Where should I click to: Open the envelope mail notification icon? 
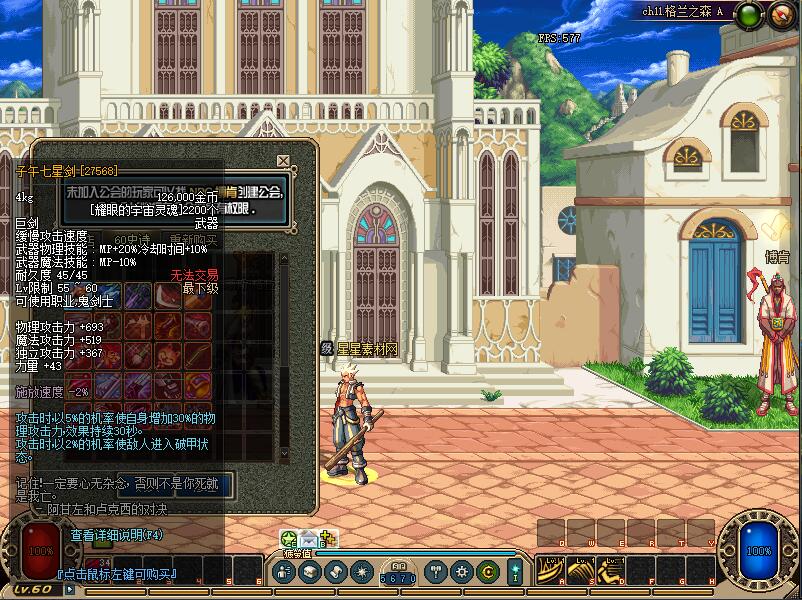pos(309,540)
